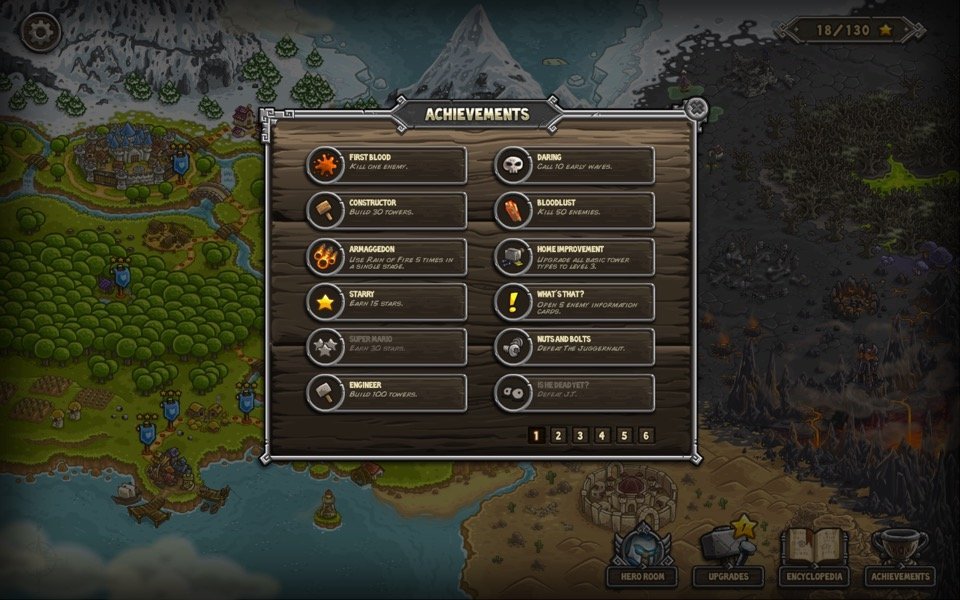Select the First Blood achievement
This screenshot has width=960, height=600.
[x=386, y=165]
